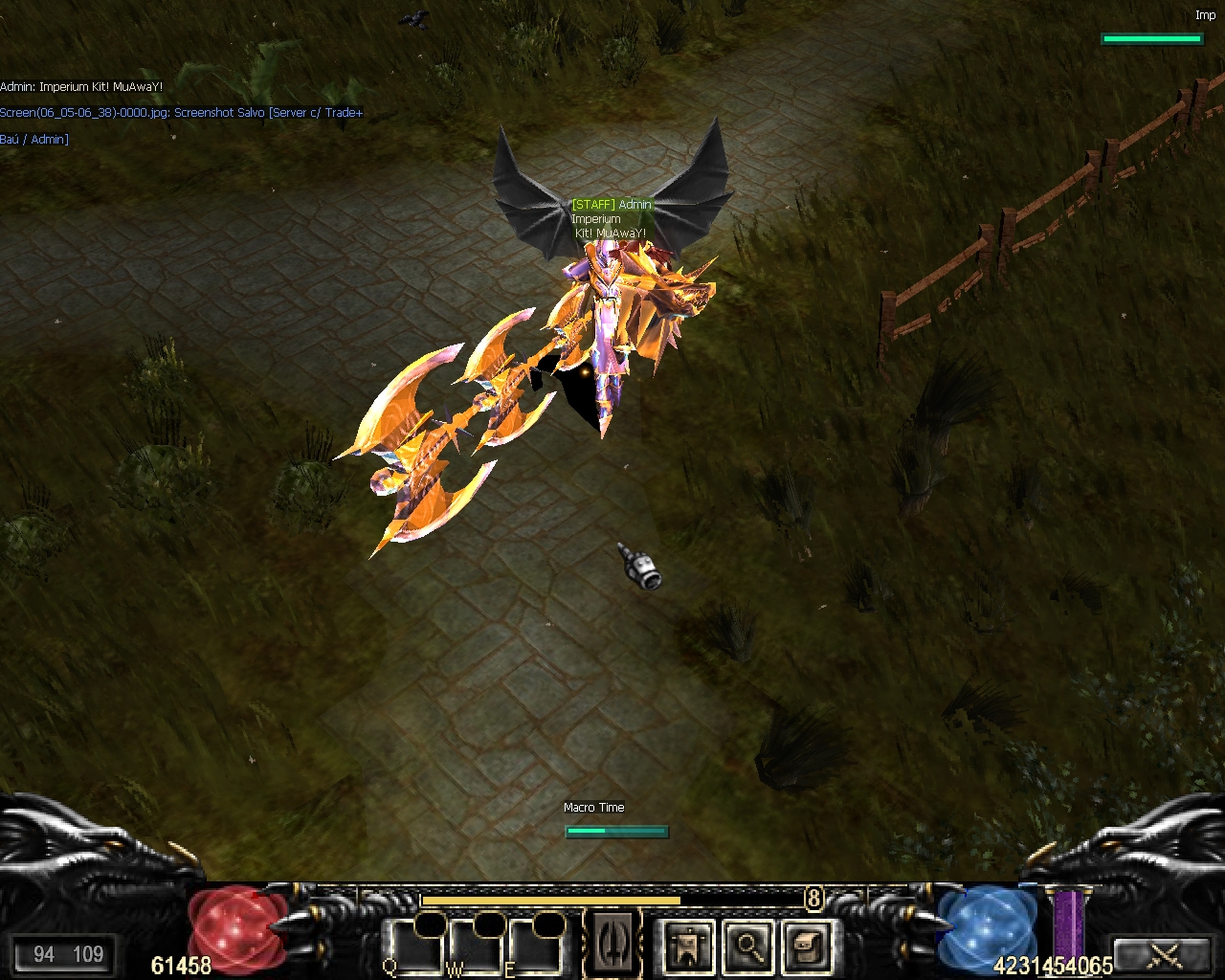
Task: Open the inventory chest button
Action: pos(806,946)
